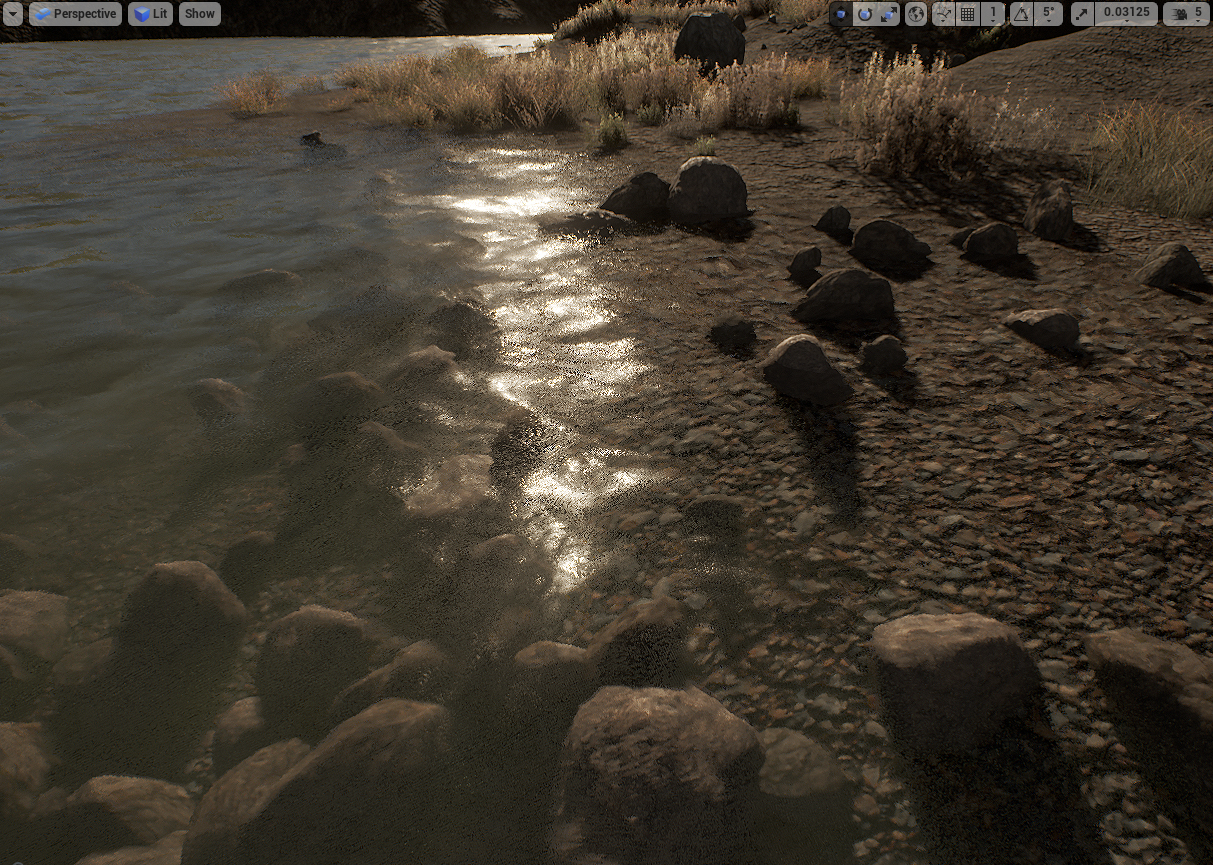Viewport: 1213px width, 865px height.
Task: Select the translate (move) gizmo tool
Action: (841, 14)
